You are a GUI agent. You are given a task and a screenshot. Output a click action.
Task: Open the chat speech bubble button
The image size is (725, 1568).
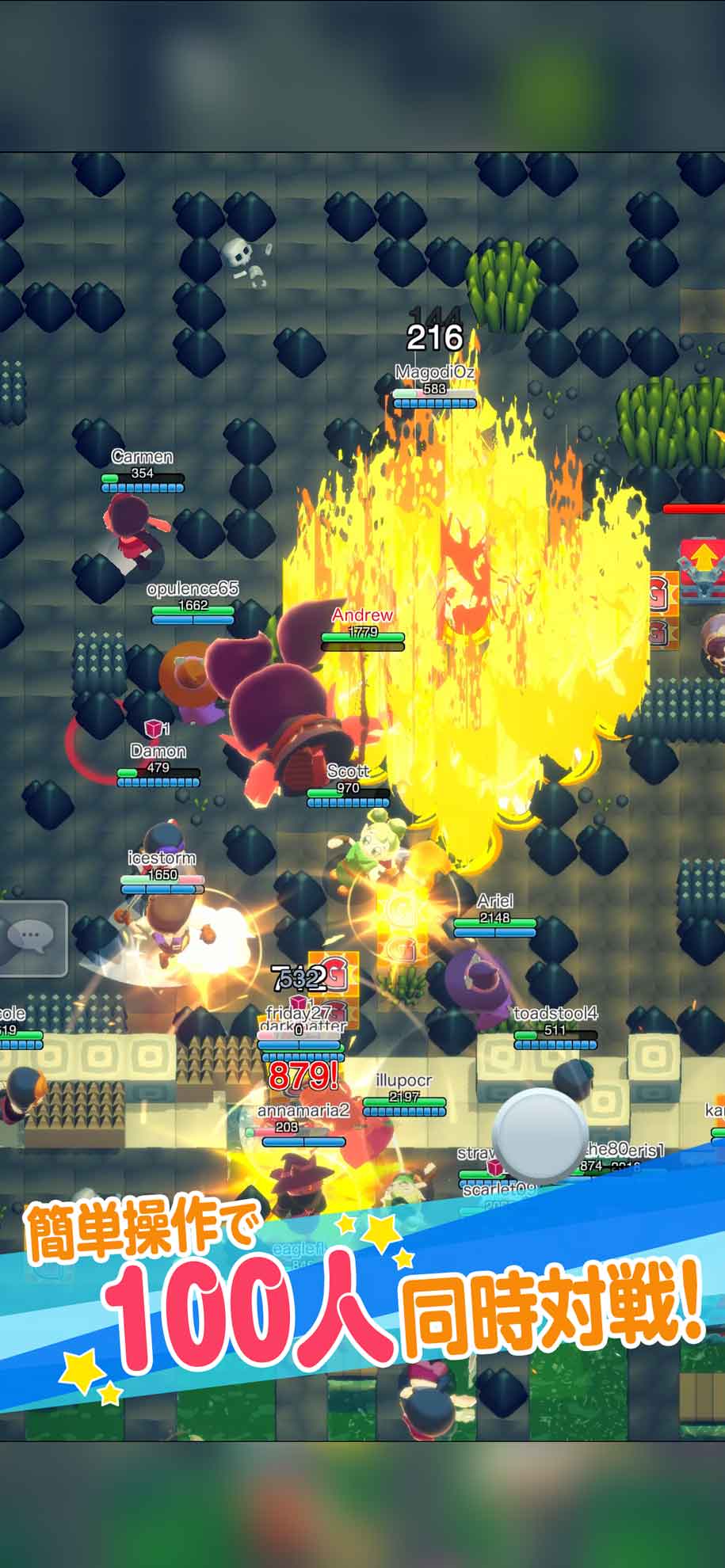pos(32,938)
